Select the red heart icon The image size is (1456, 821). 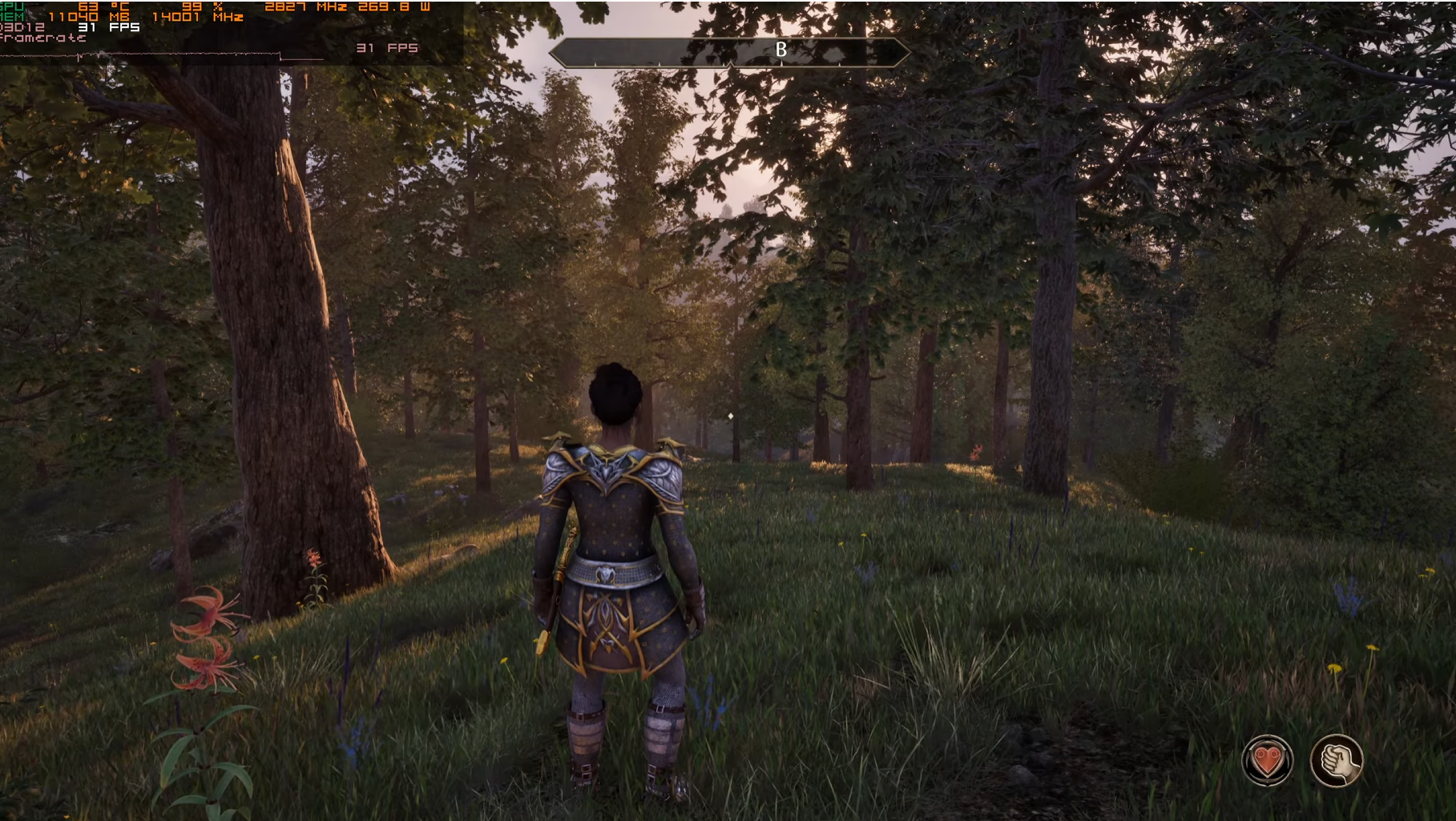point(1267,759)
